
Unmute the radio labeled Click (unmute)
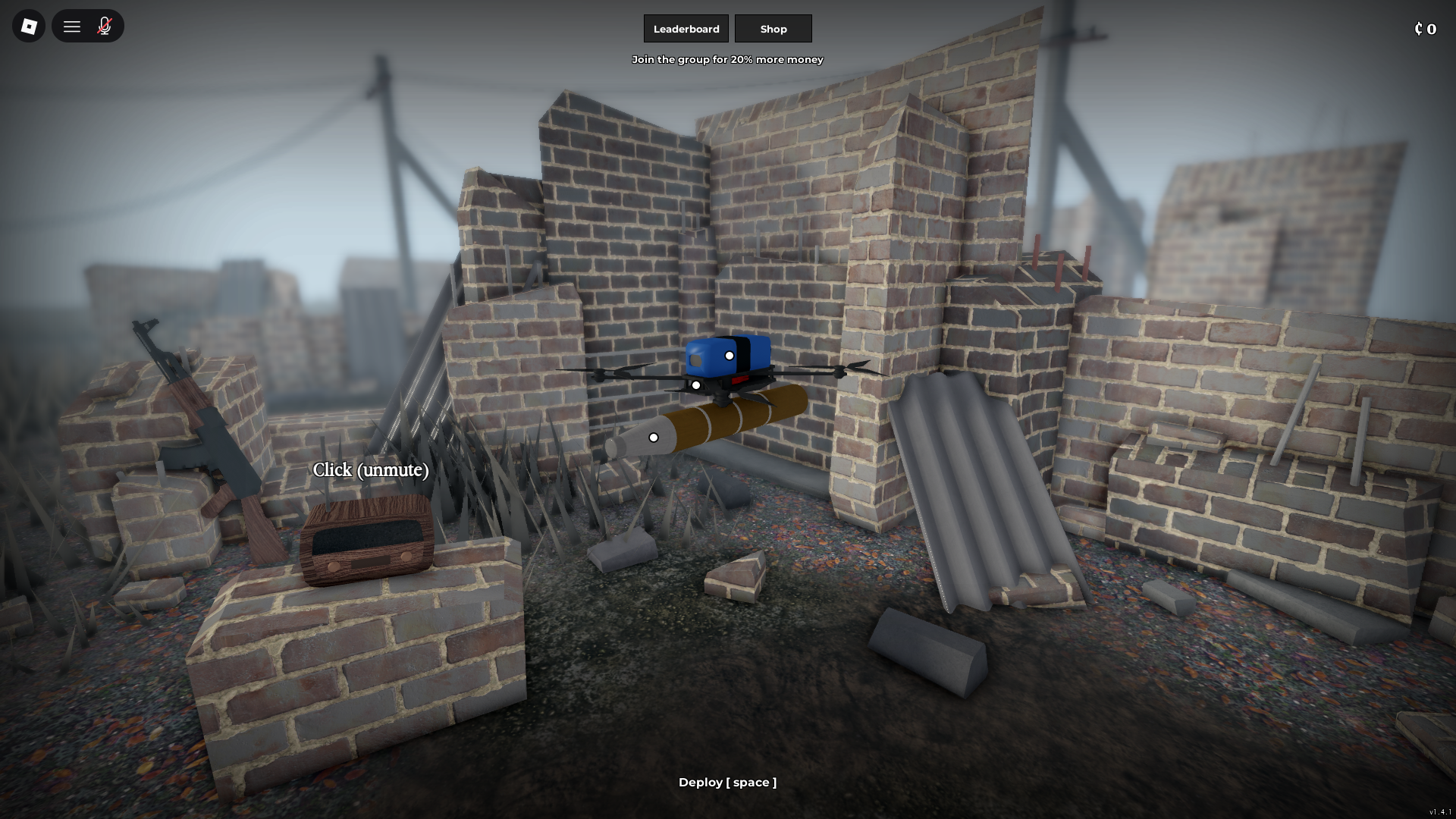click(x=369, y=470)
